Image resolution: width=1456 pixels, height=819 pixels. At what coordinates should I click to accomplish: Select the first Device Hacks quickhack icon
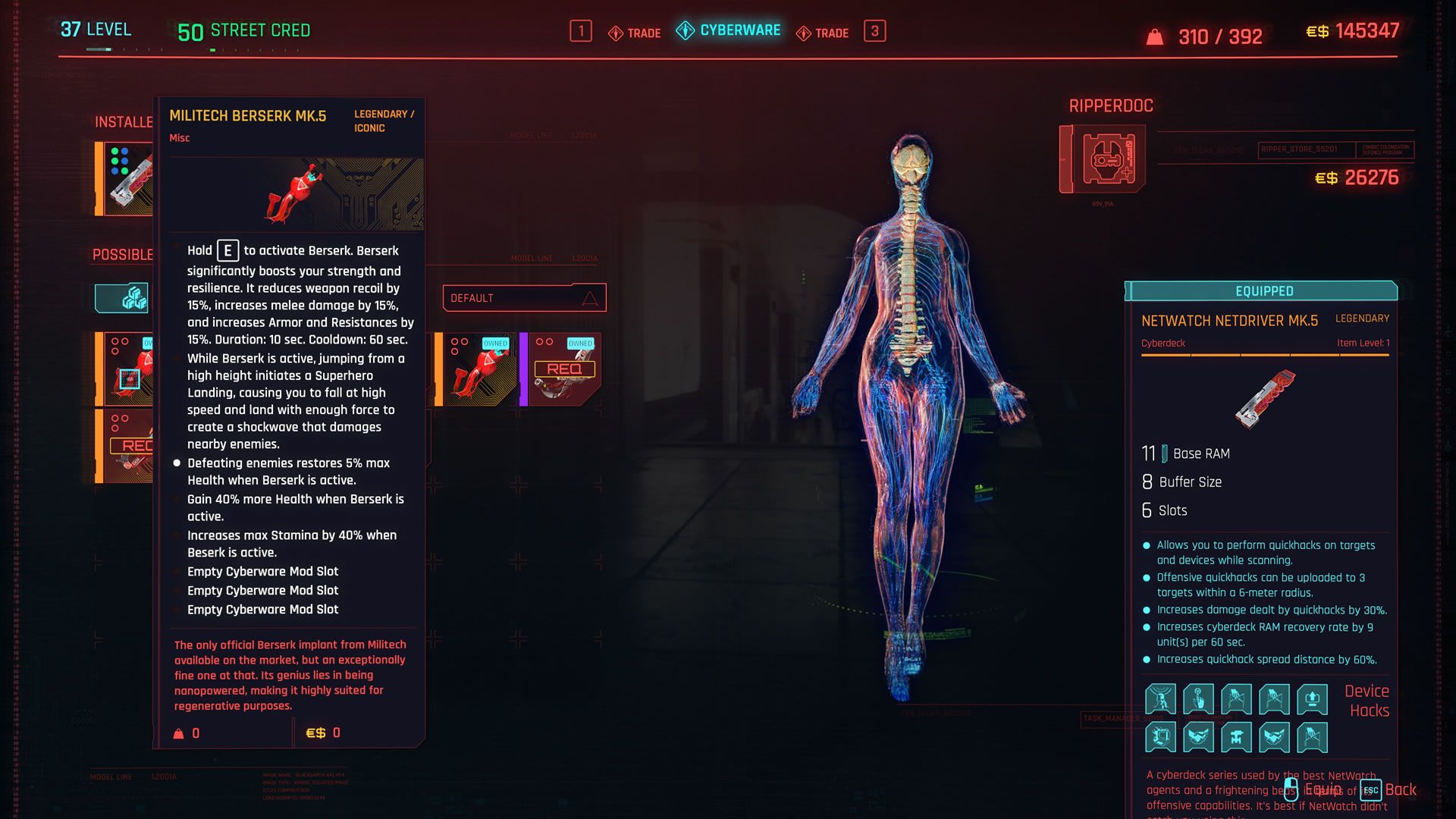tap(1159, 698)
